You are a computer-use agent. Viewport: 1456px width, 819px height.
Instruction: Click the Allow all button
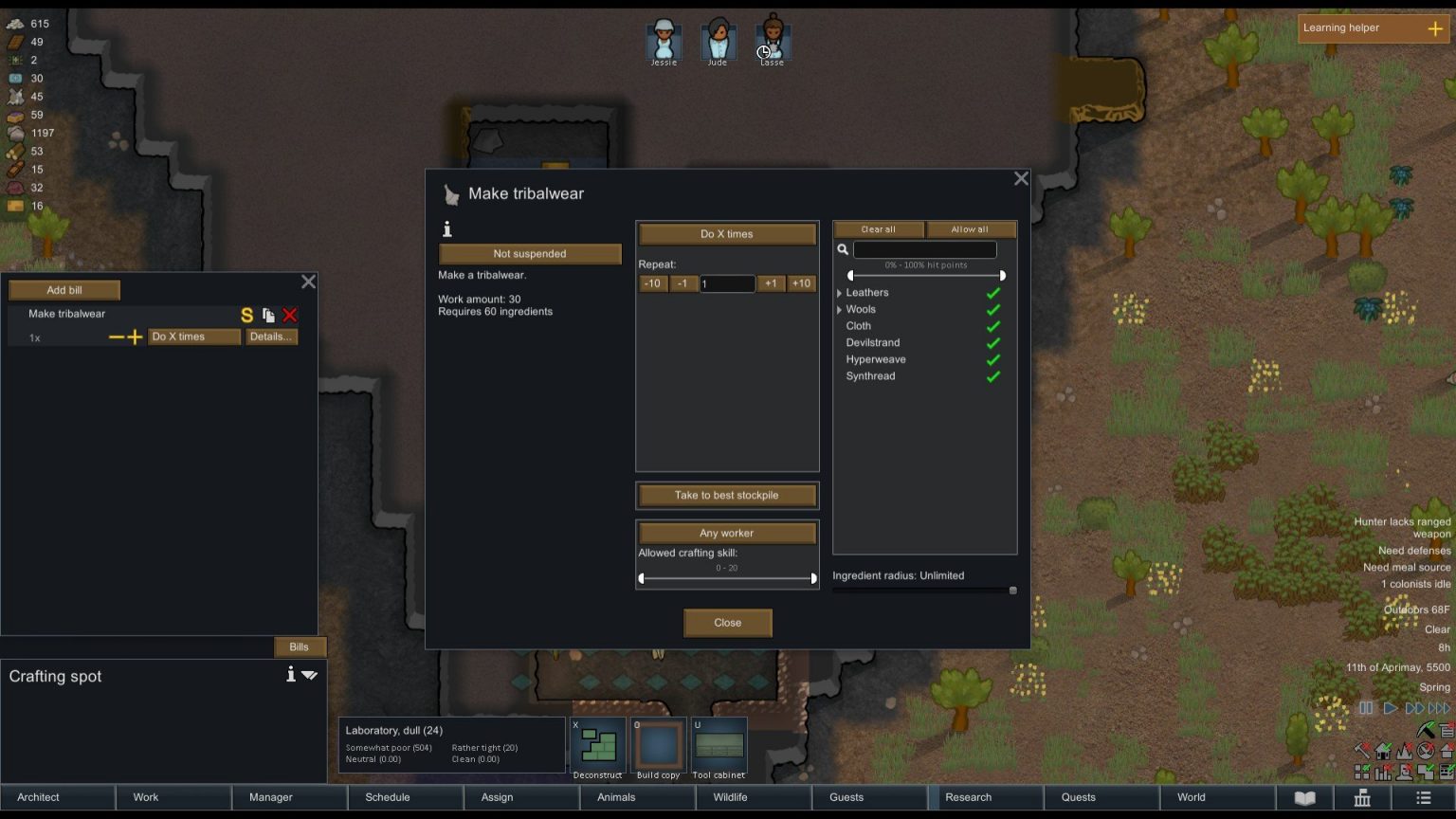971,228
